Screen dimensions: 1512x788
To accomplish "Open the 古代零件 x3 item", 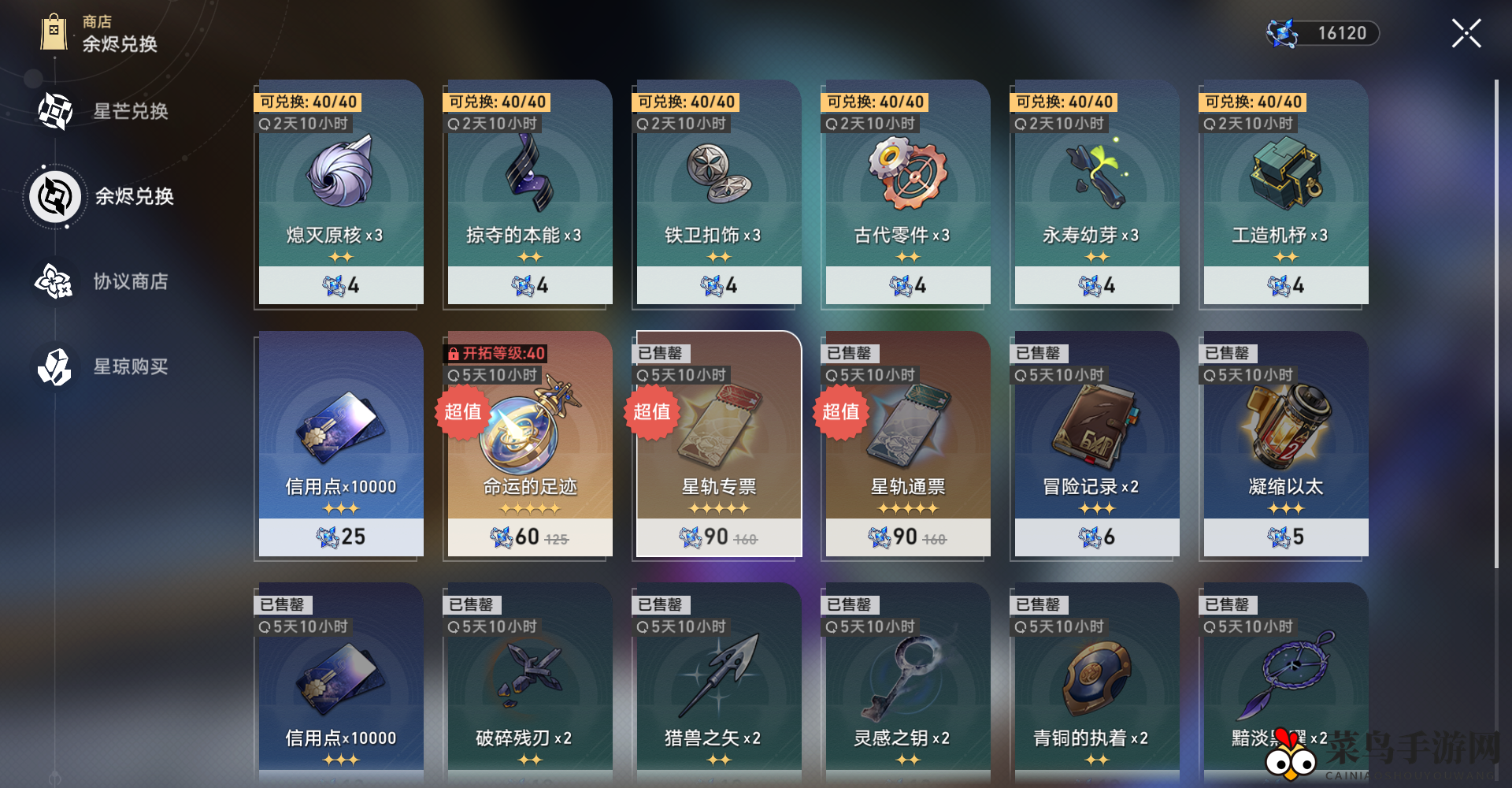I will [x=907, y=192].
